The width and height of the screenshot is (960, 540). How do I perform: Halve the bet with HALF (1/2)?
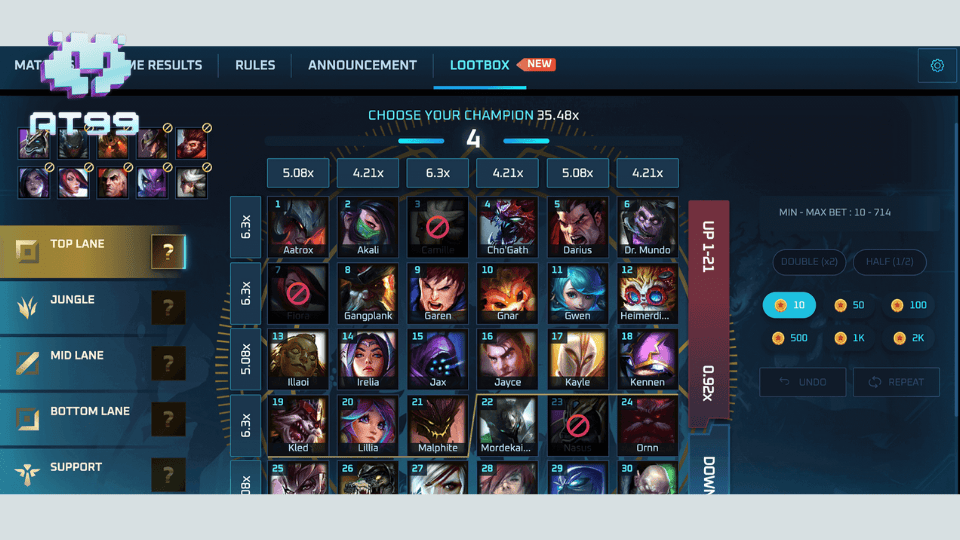pos(889,262)
